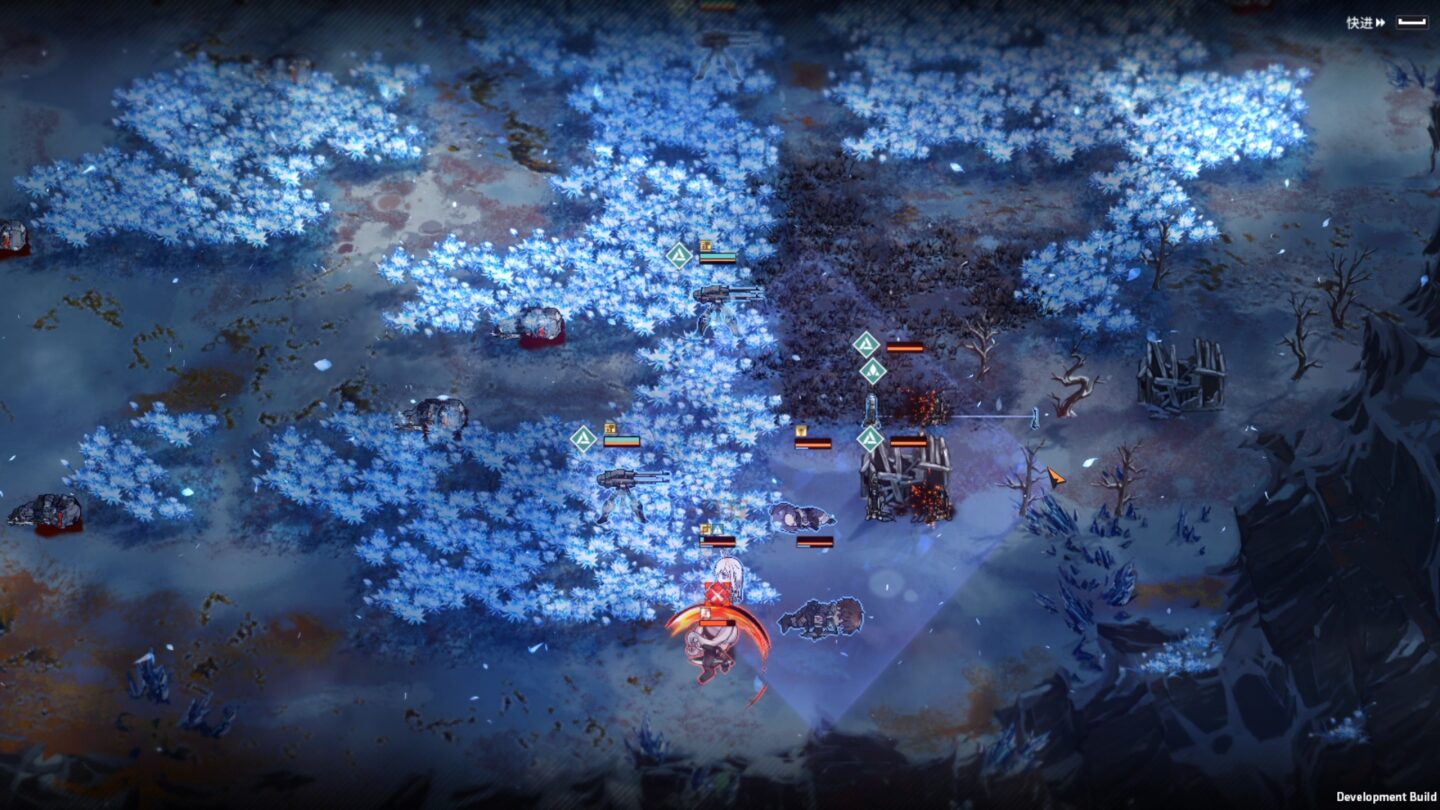Select the white-haired boss character
Viewport: 1440px width, 810px height.
point(716,640)
